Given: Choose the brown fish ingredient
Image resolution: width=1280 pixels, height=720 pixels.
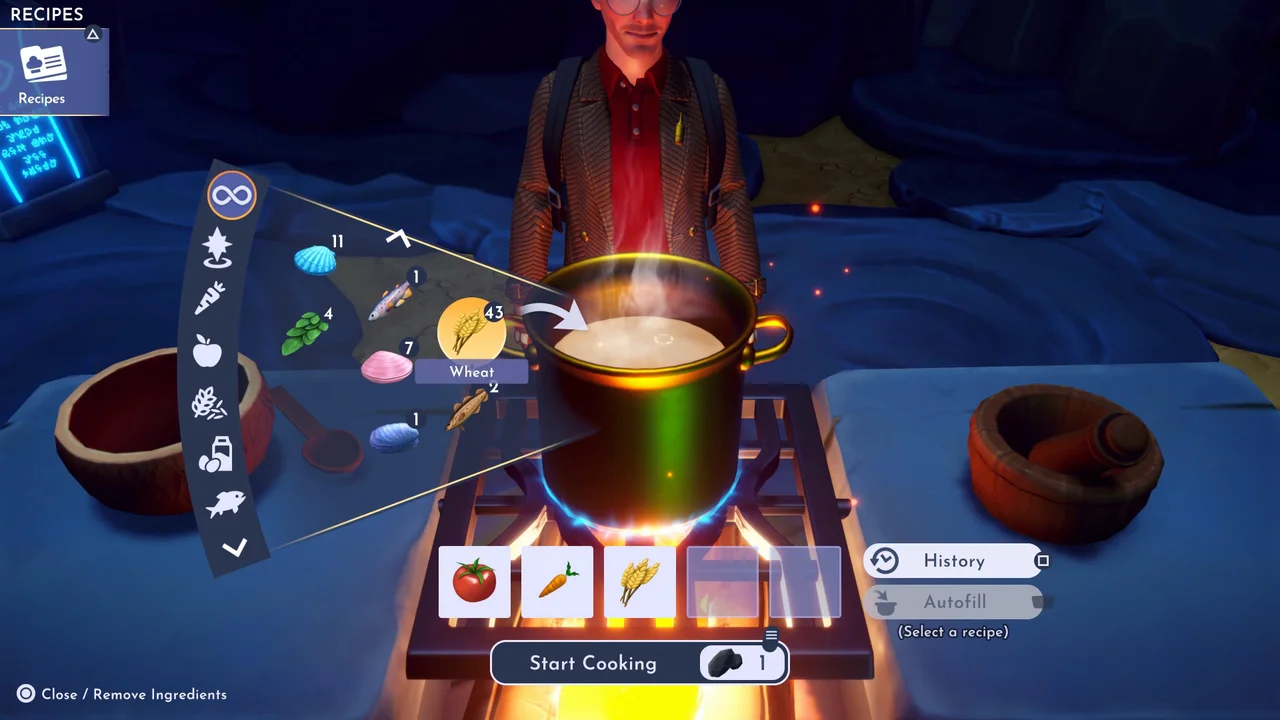Looking at the screenshot, I should (x=468, y=408).
